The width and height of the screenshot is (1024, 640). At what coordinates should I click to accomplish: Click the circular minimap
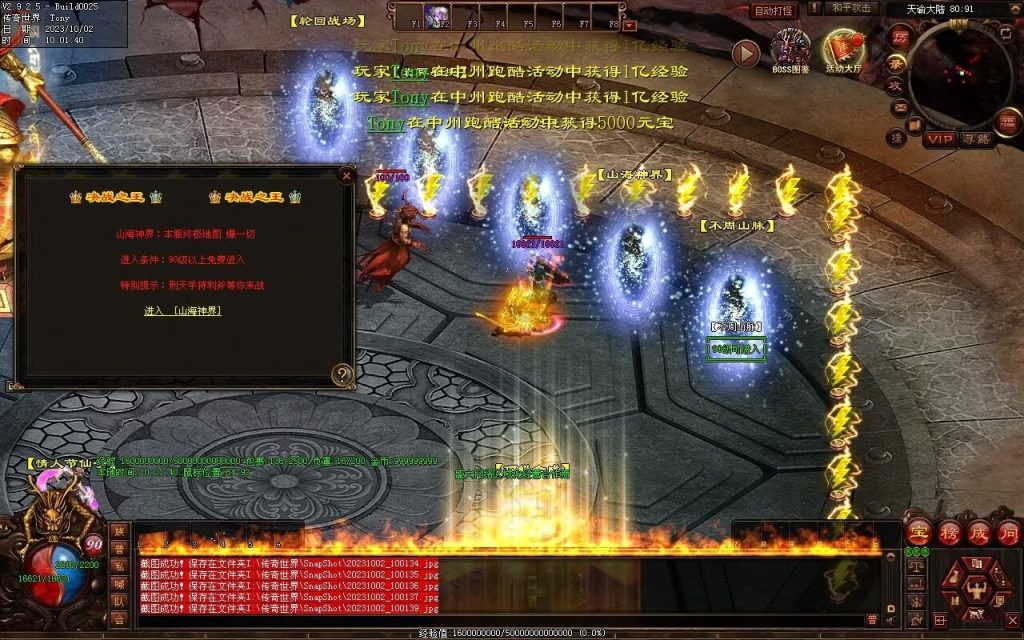pos(962,75)
